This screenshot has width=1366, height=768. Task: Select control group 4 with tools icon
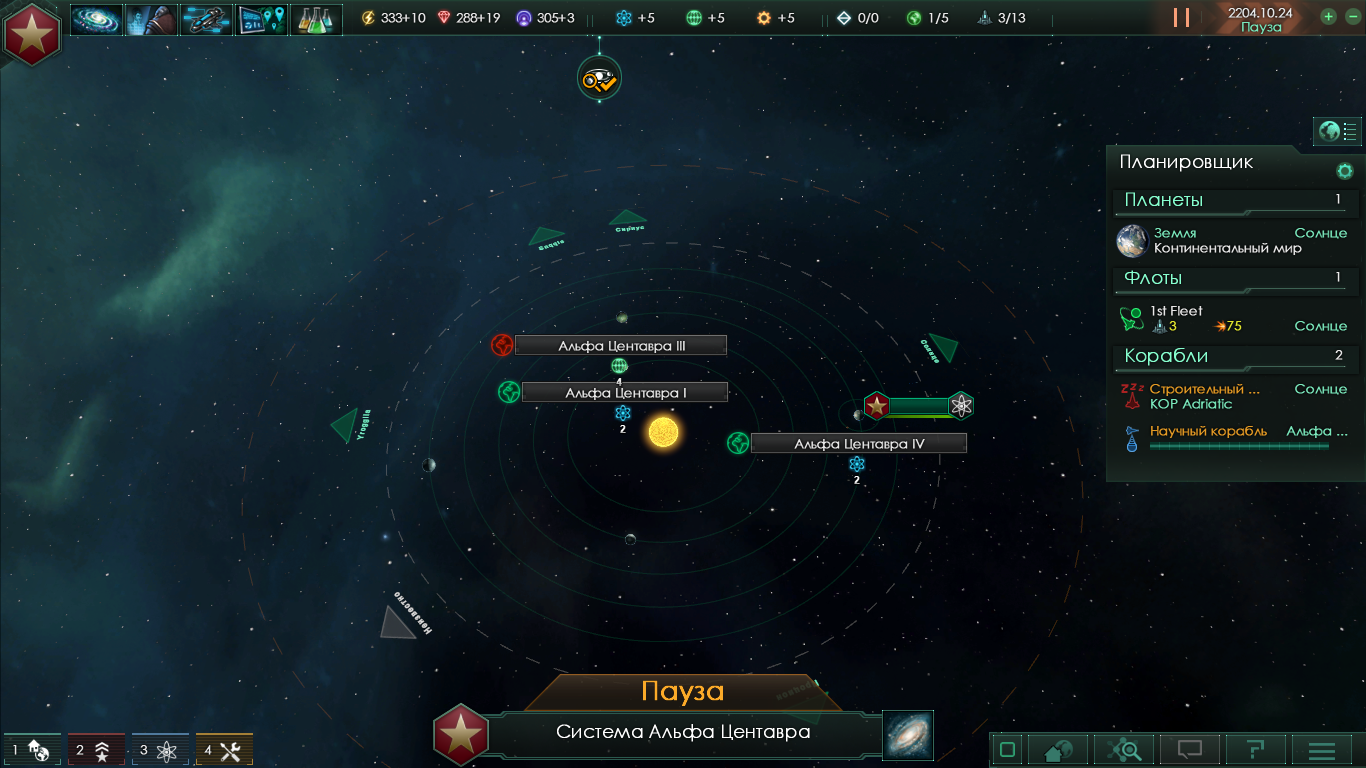pos(224,750)
